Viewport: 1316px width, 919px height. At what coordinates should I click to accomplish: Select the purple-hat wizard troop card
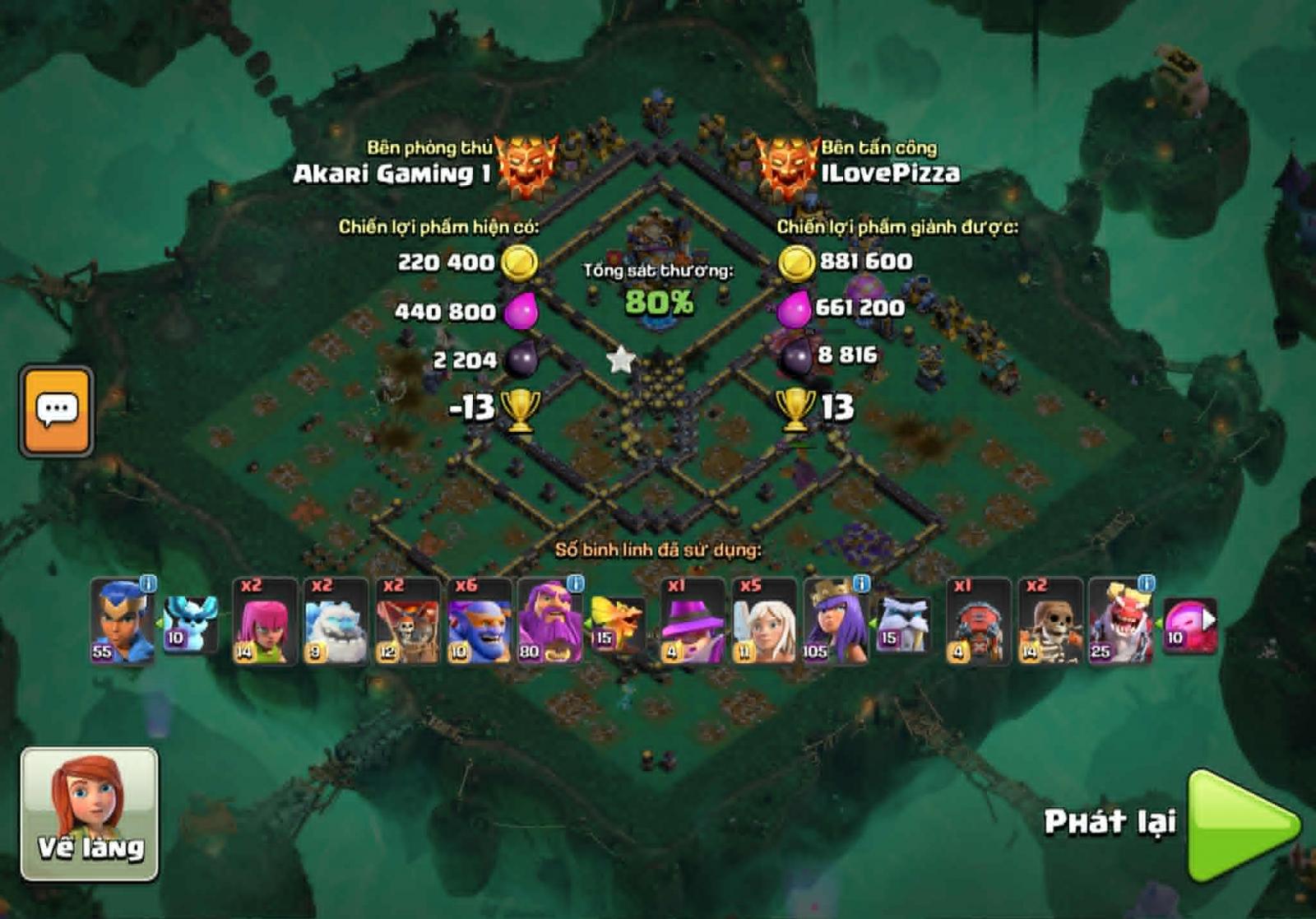click(693, 622)
